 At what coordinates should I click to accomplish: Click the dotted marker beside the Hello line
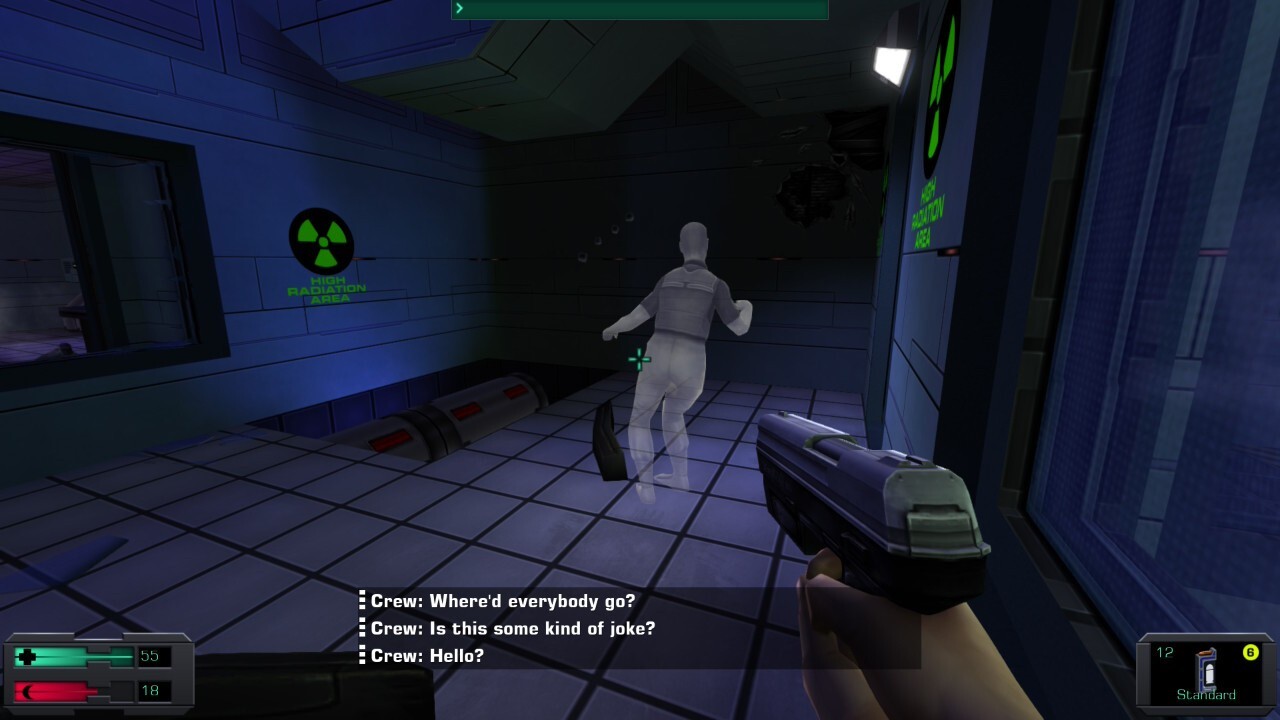point(360,657)
